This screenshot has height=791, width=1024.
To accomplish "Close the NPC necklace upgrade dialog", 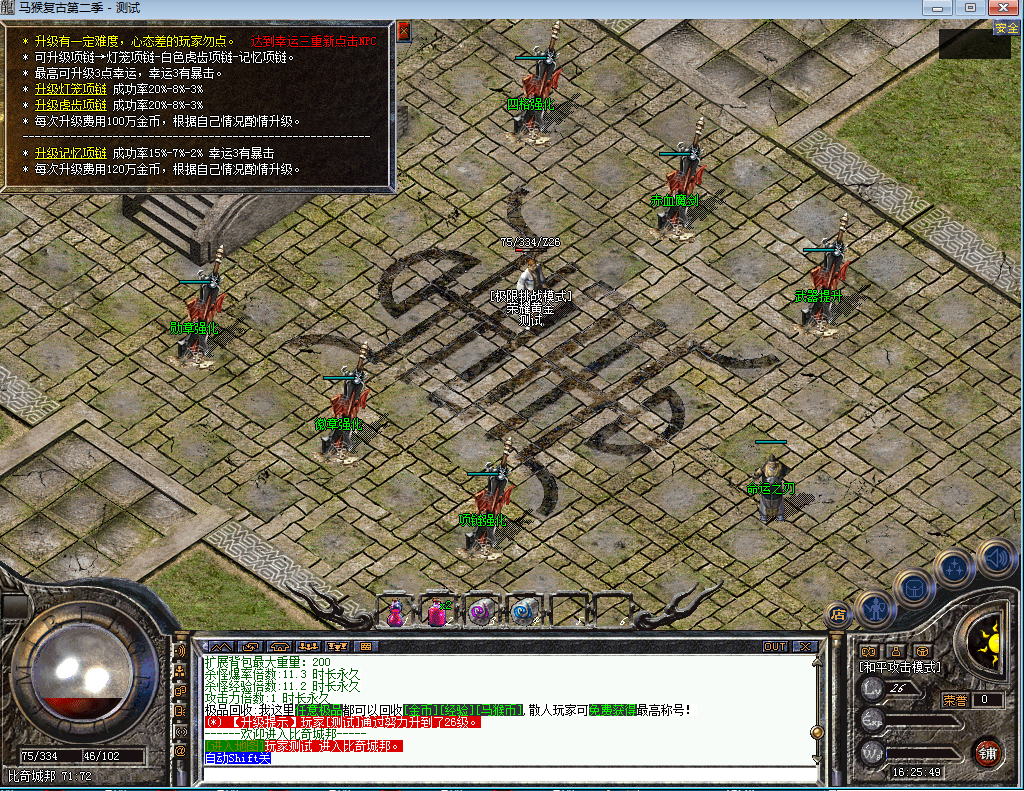I will 403,31.
